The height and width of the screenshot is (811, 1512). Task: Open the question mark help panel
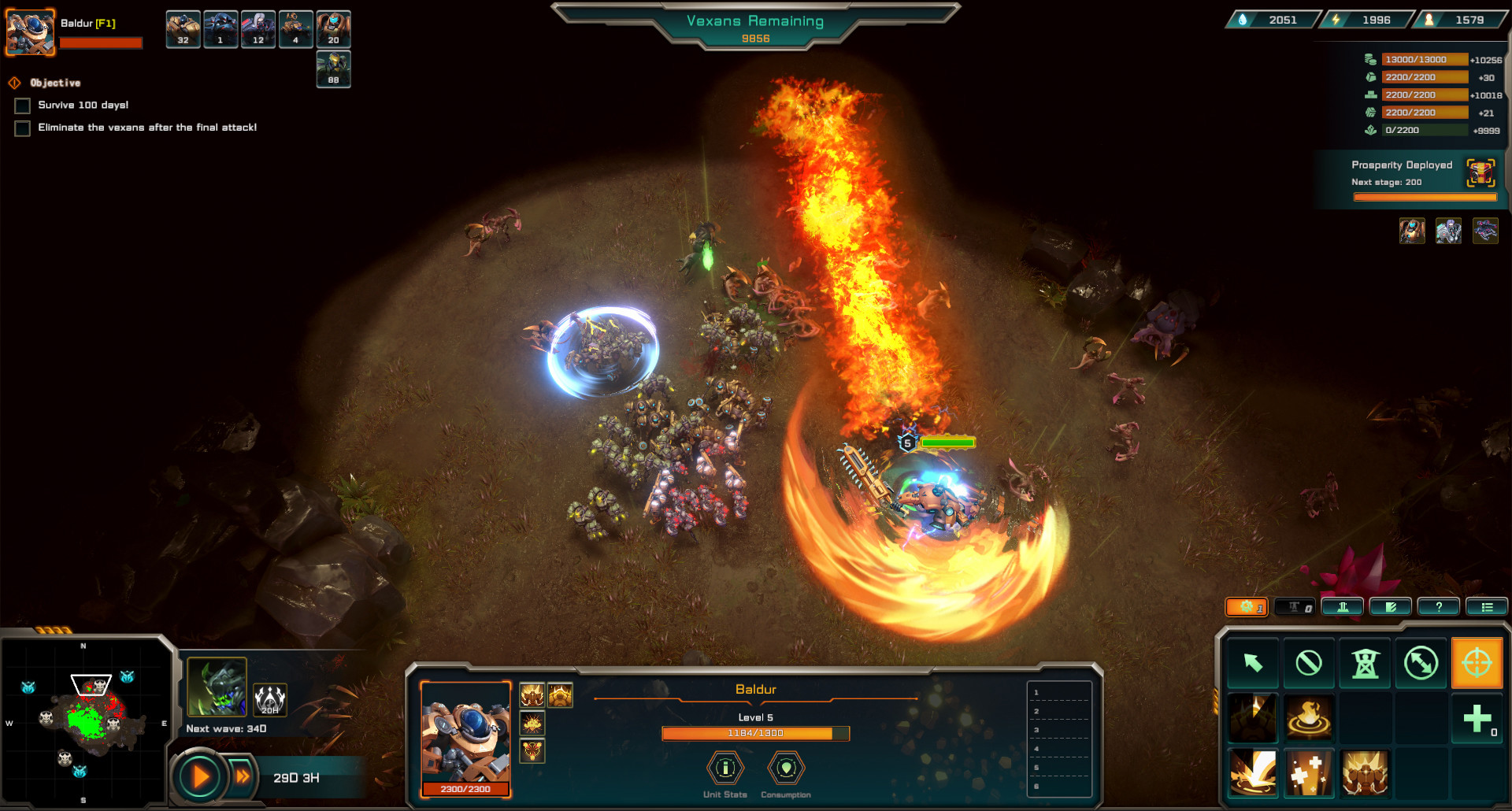1439,606
